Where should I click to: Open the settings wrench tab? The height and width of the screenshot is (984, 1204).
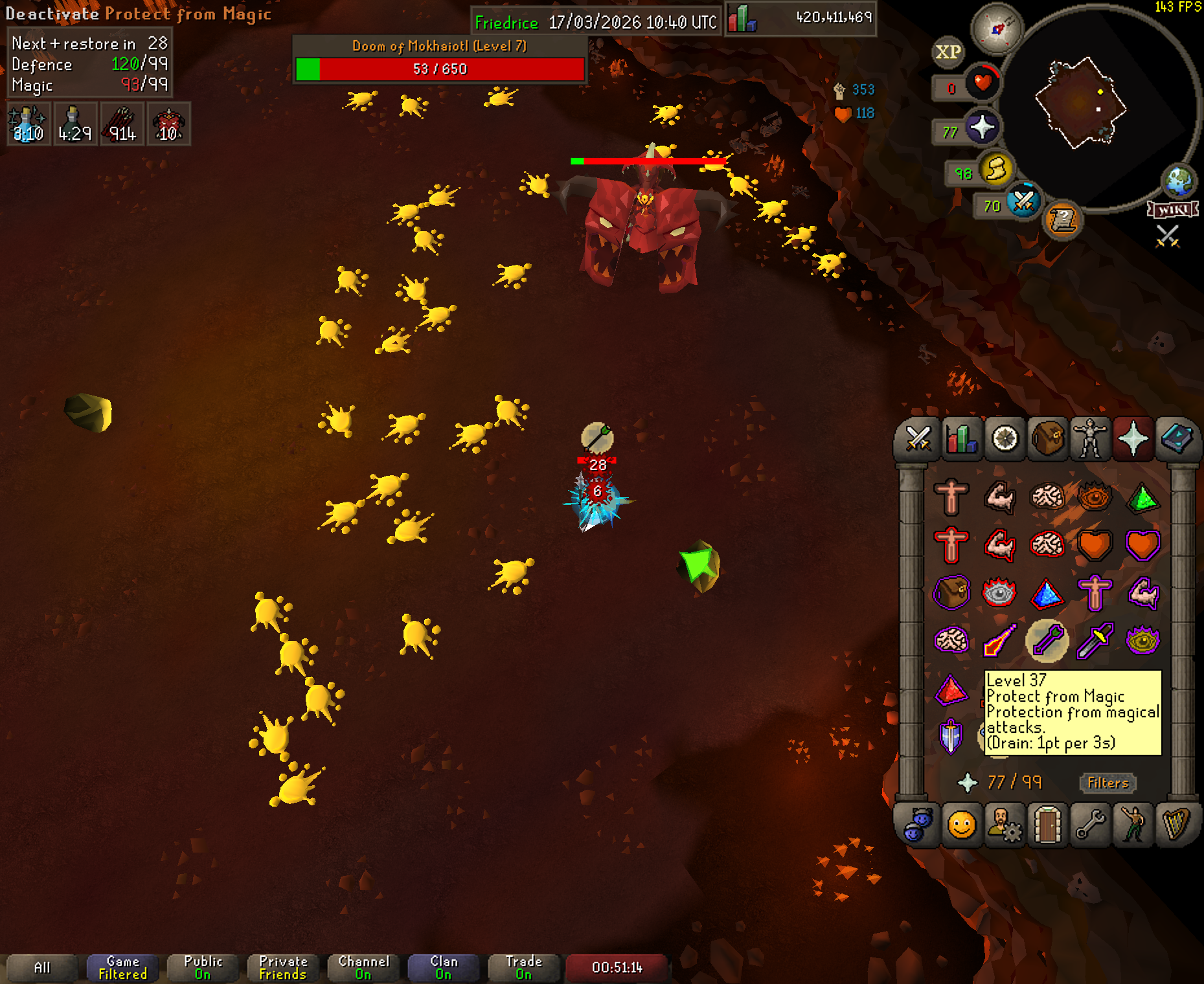pyautogui.click(x=1090, y=825)
